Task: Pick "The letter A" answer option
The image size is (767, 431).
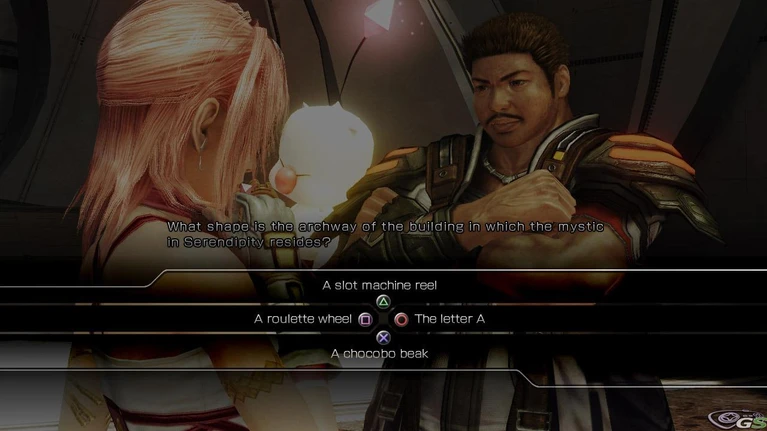Action: coord(450,319)
